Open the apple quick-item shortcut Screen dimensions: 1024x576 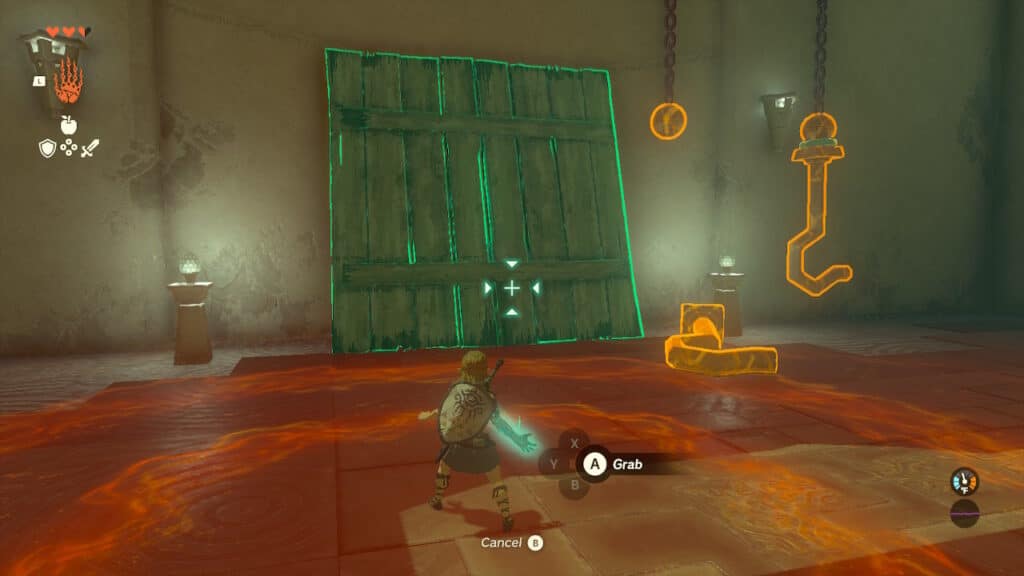(x=68, y=124)
